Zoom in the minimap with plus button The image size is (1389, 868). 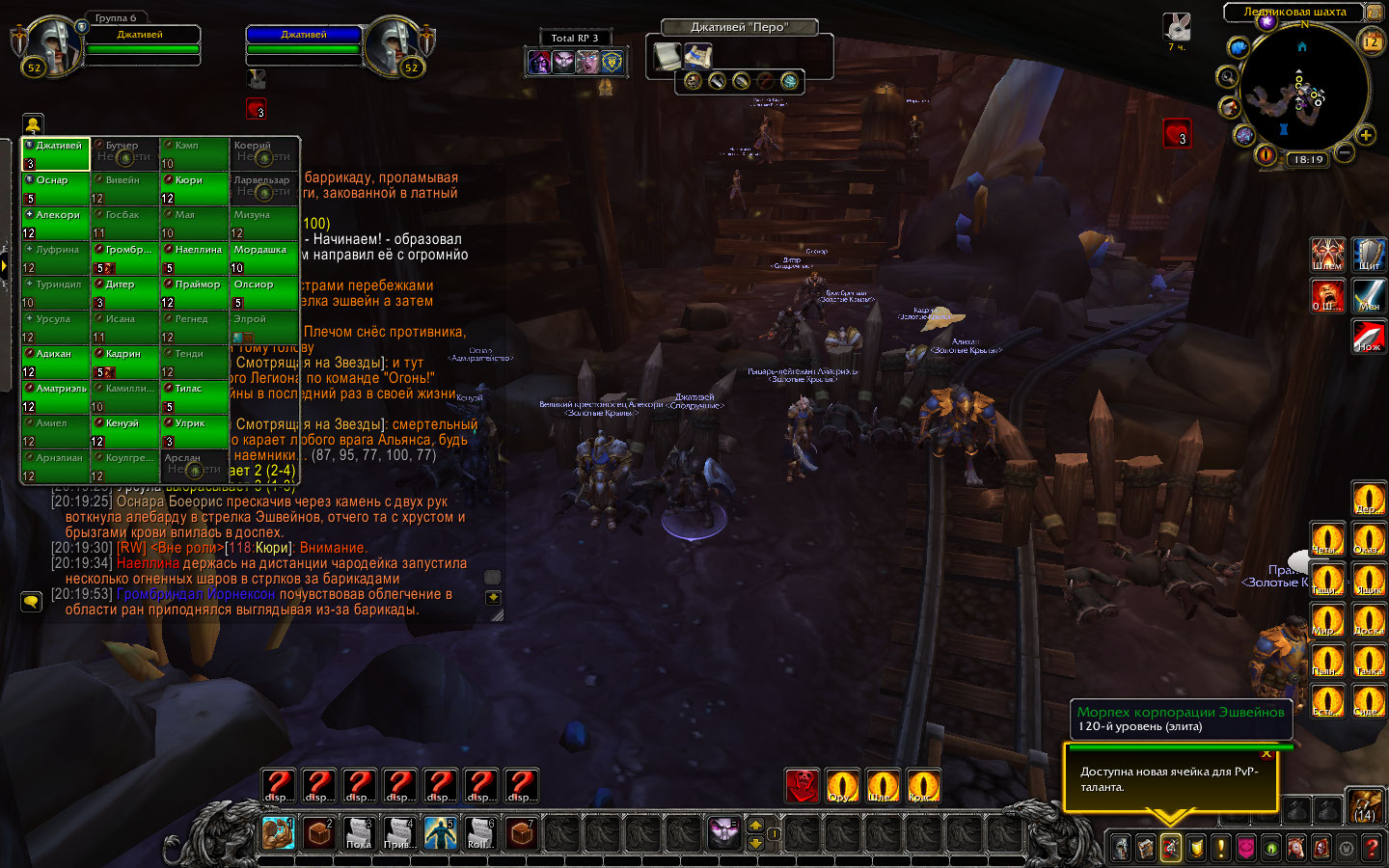click(x=1366, y=135)
